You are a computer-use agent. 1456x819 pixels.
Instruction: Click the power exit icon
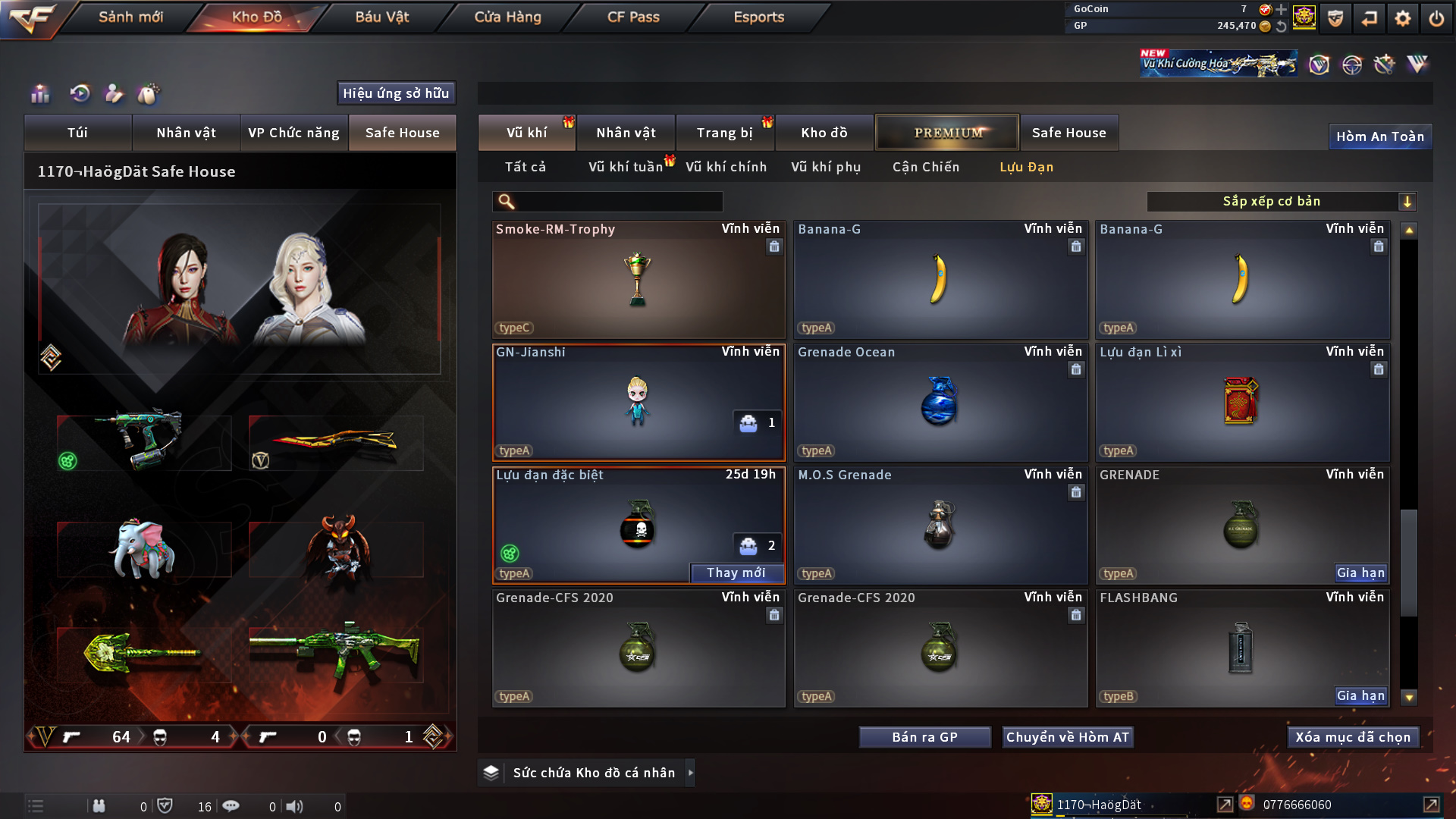pos(1436,18)
